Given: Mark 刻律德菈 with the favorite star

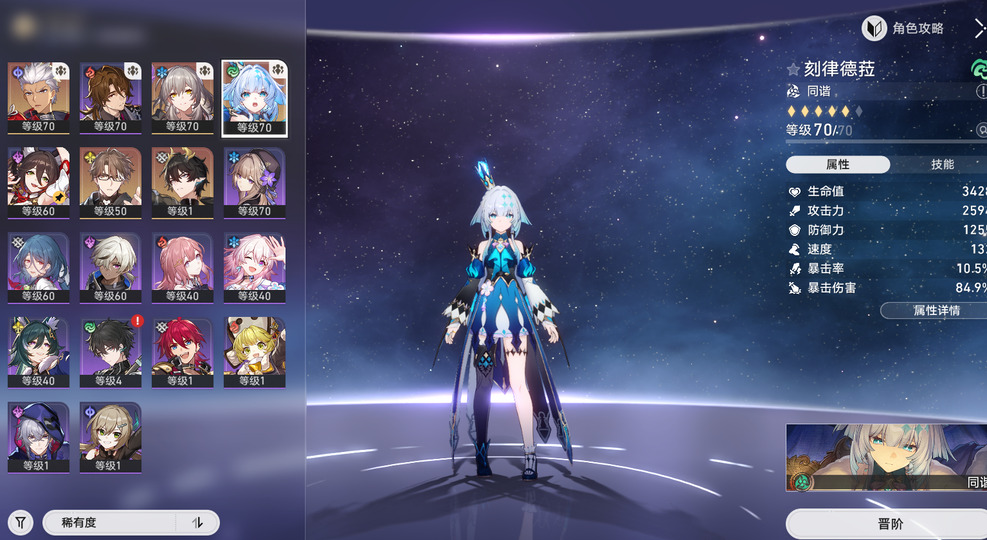Looking at the screenshot, I should click(793, 70).
